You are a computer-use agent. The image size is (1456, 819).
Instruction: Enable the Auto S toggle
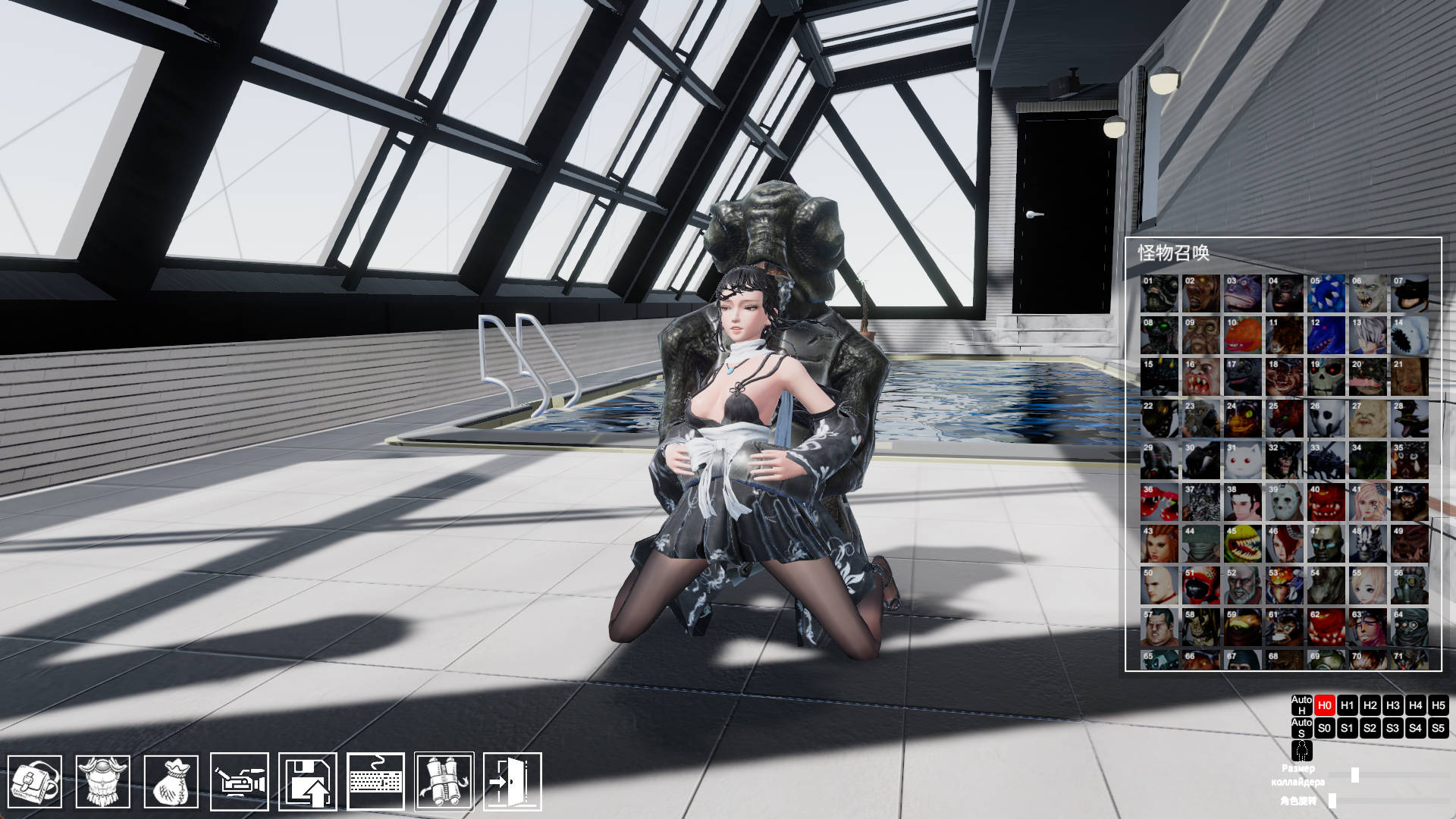(1300, 728)
